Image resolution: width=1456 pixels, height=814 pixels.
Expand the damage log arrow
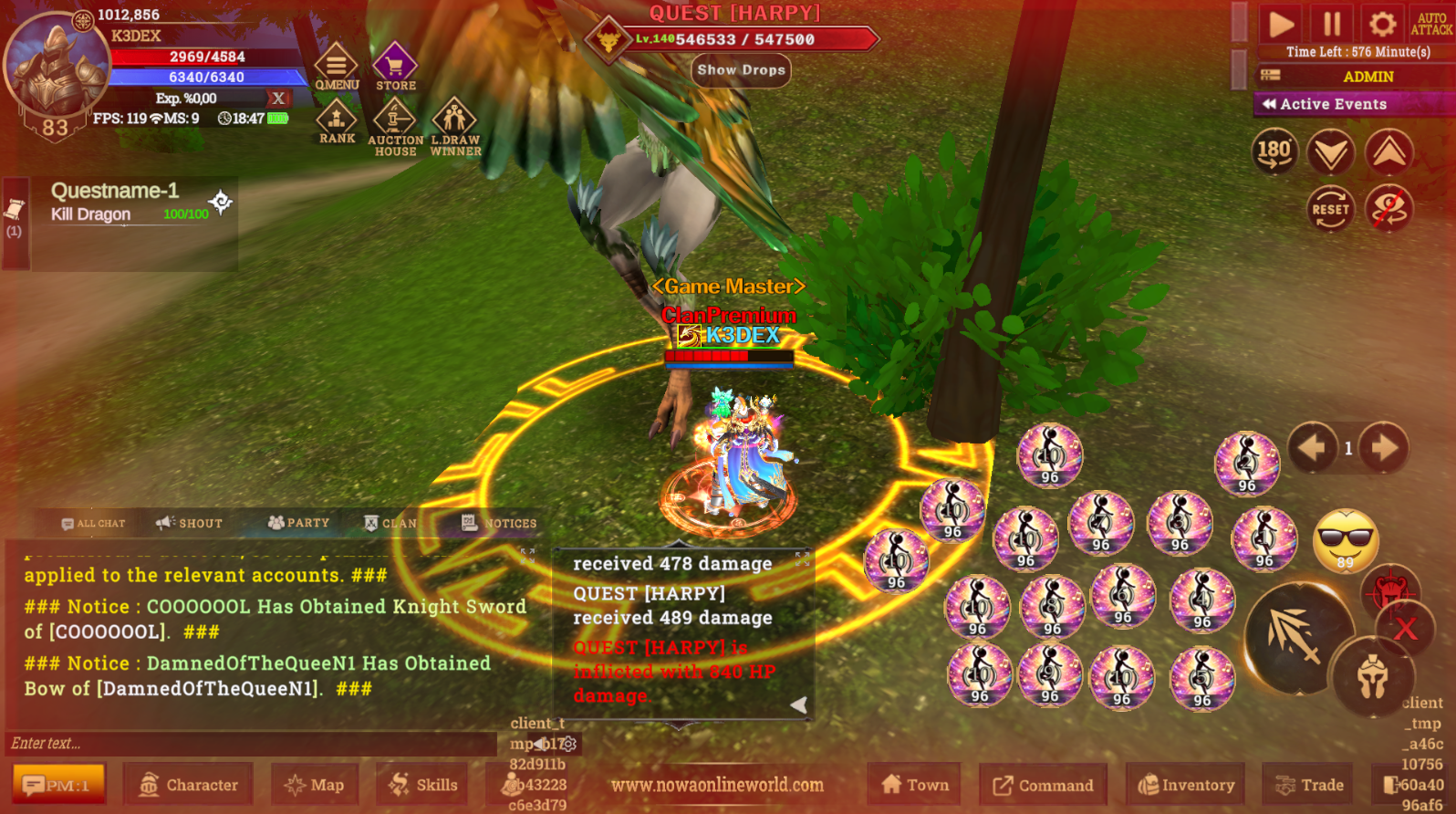coord(798,704)
